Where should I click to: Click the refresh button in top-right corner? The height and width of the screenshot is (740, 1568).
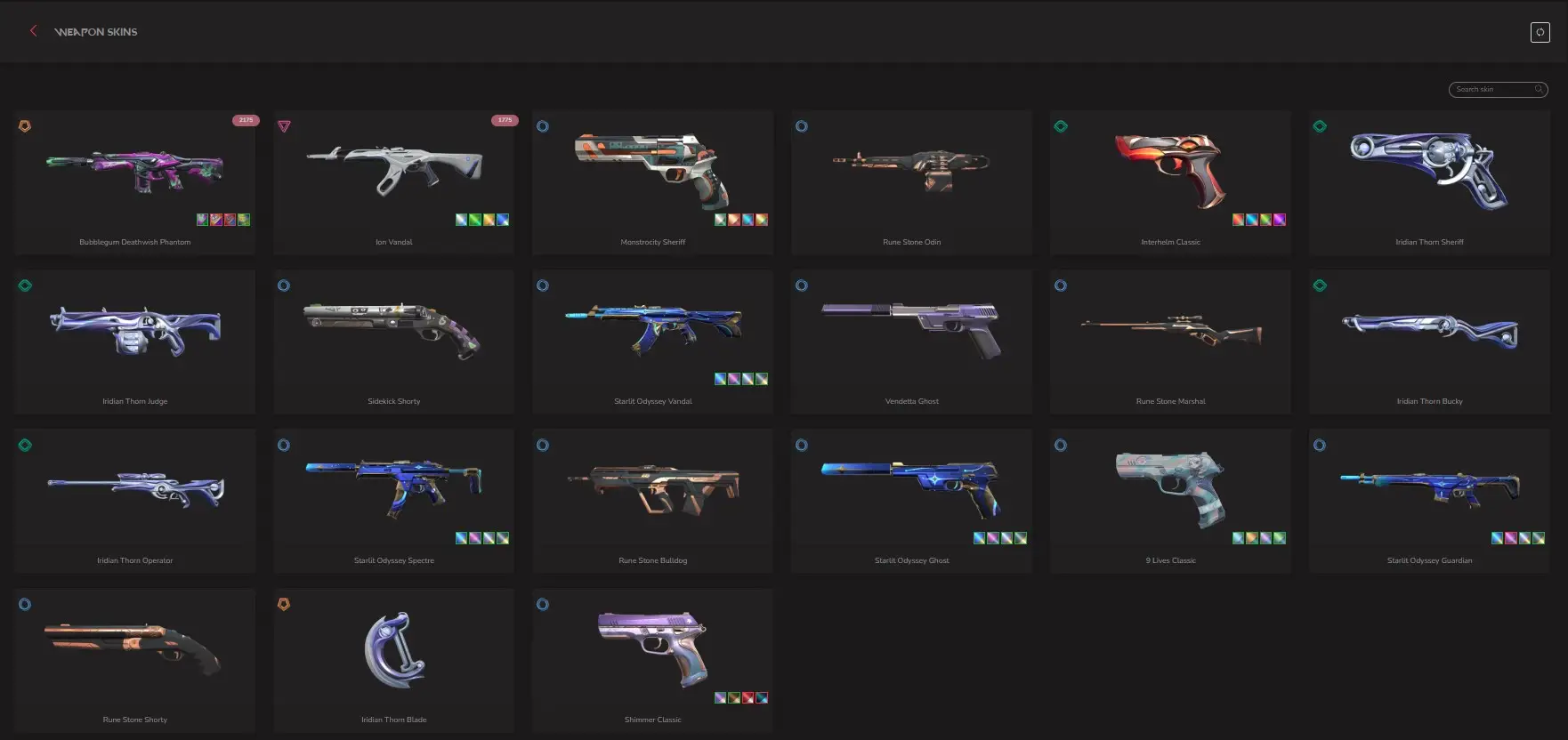point(1540,33)
